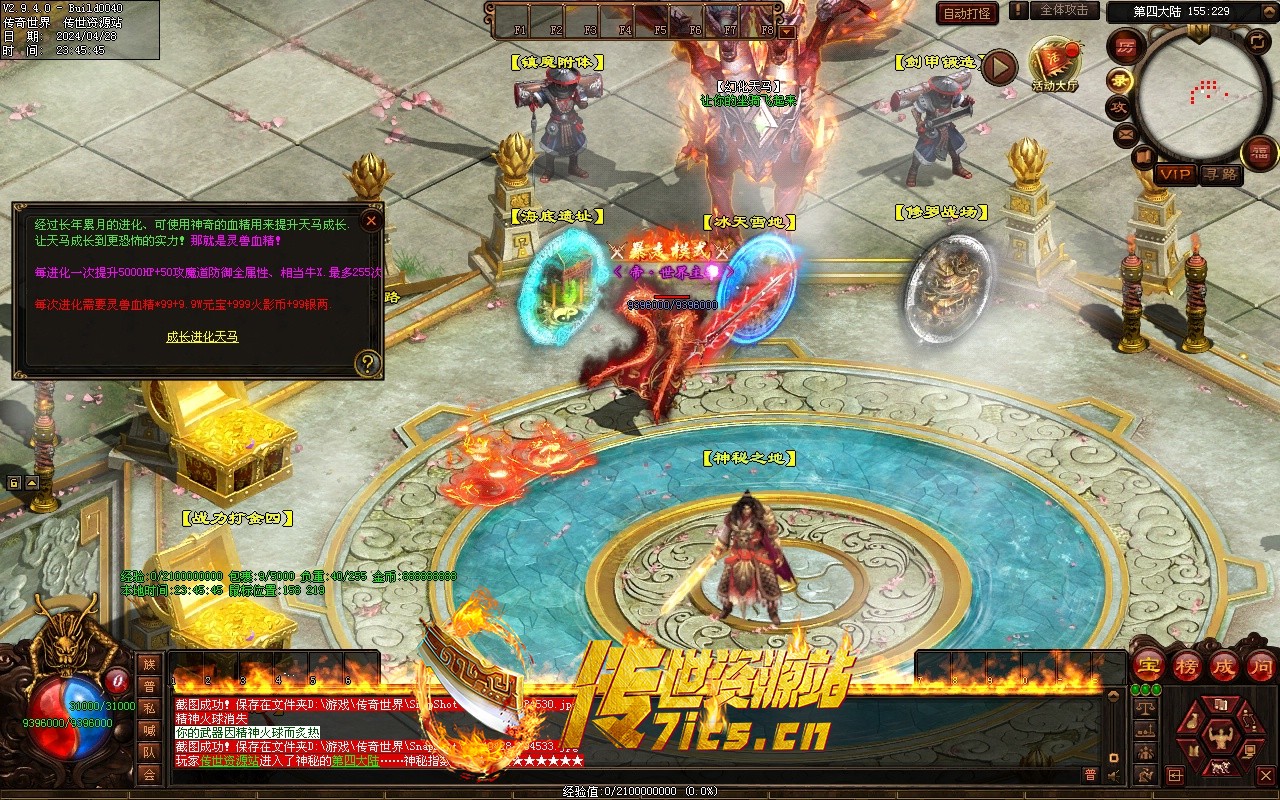
Task: Open the 活动大厅 event hall icon
Action: tap(1055, 65)
